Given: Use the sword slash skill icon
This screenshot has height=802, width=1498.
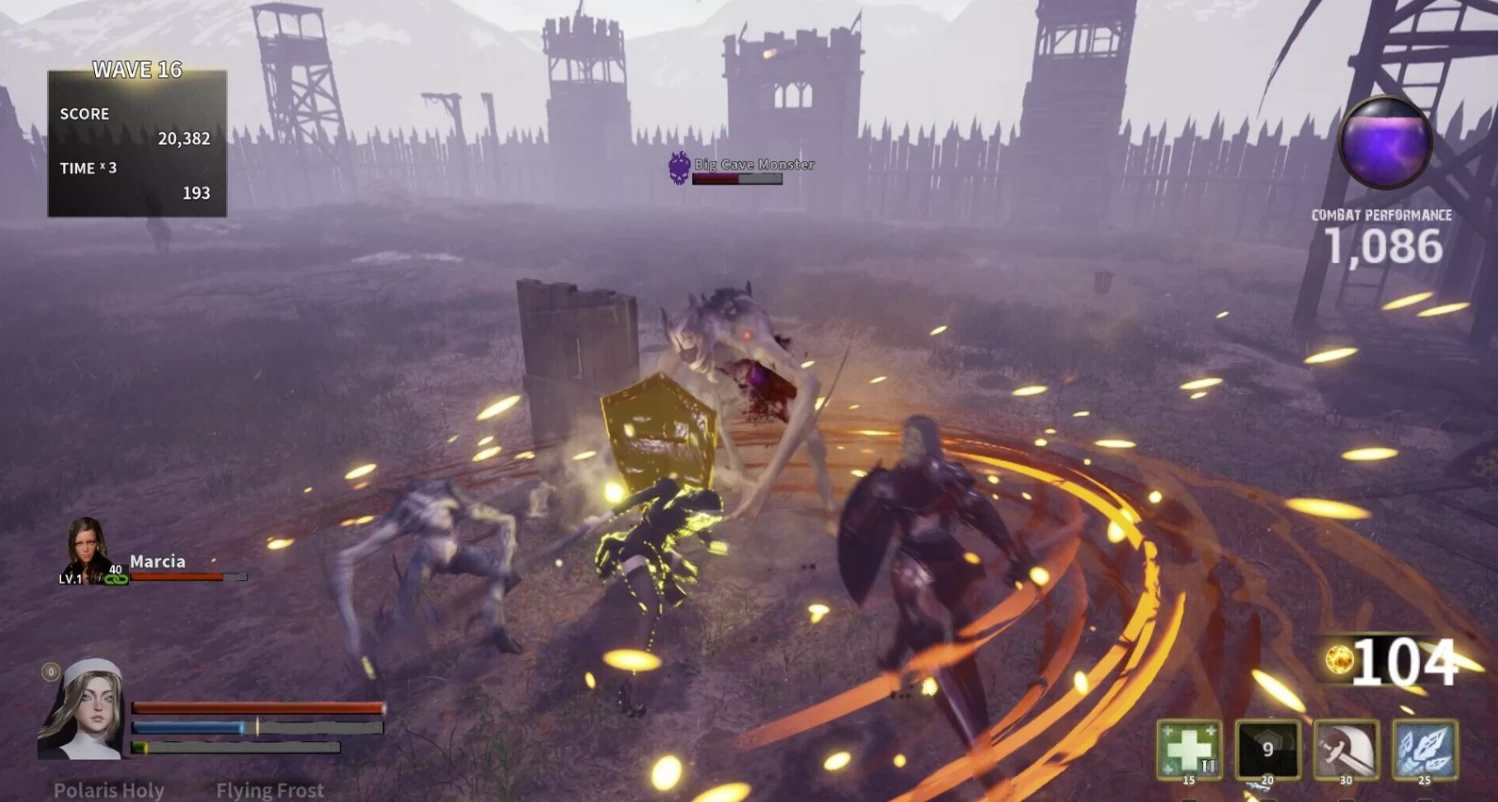Looking at the screenshot, I should [1346, 749].
